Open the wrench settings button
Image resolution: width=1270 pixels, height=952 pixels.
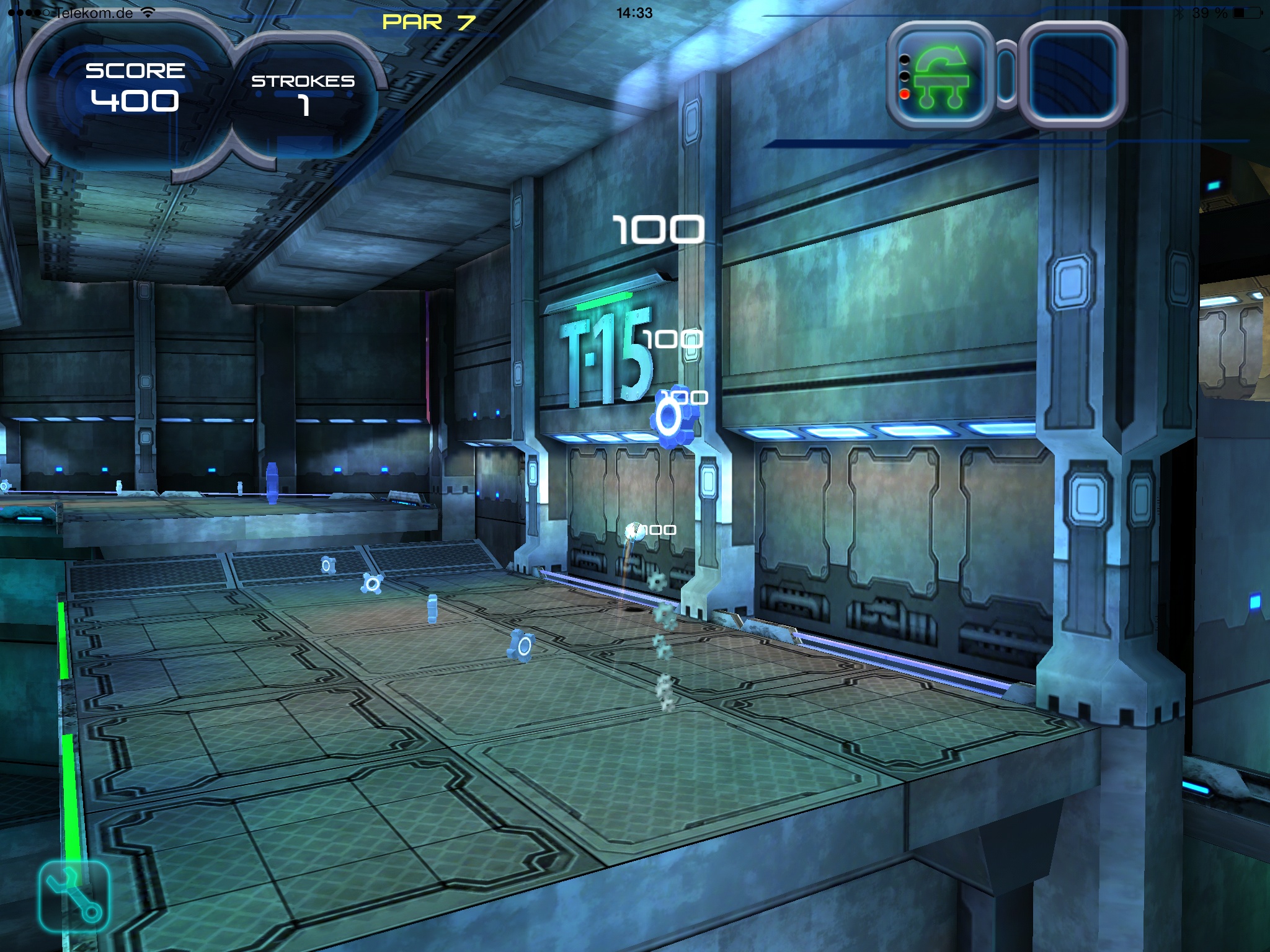click(74, 896)
